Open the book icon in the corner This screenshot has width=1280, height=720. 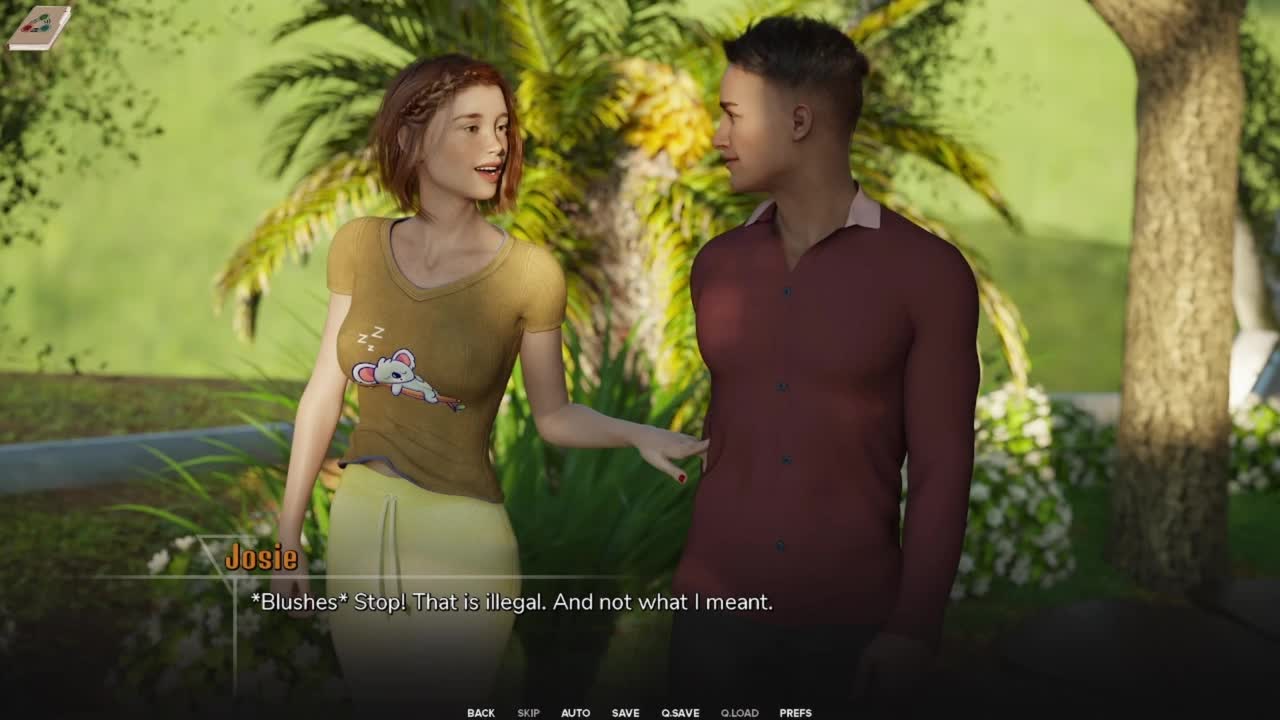click(x=39, y=27)
